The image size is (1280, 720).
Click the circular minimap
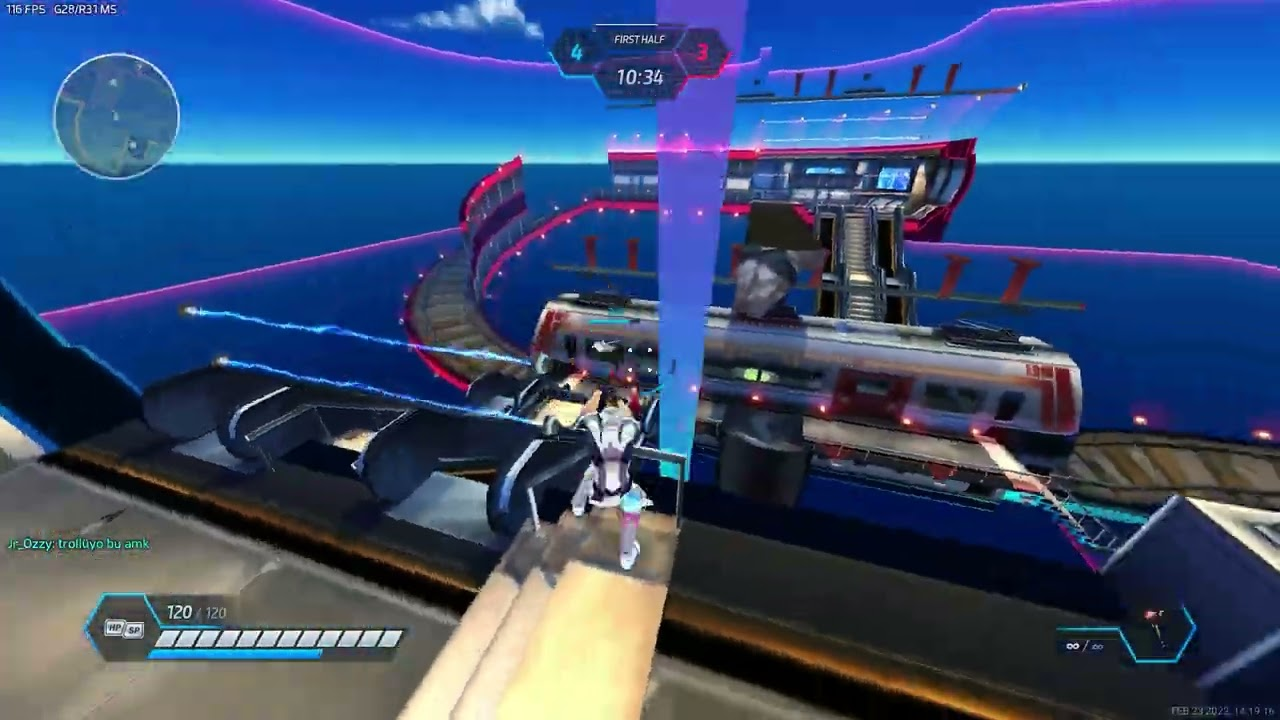[117, 116]
